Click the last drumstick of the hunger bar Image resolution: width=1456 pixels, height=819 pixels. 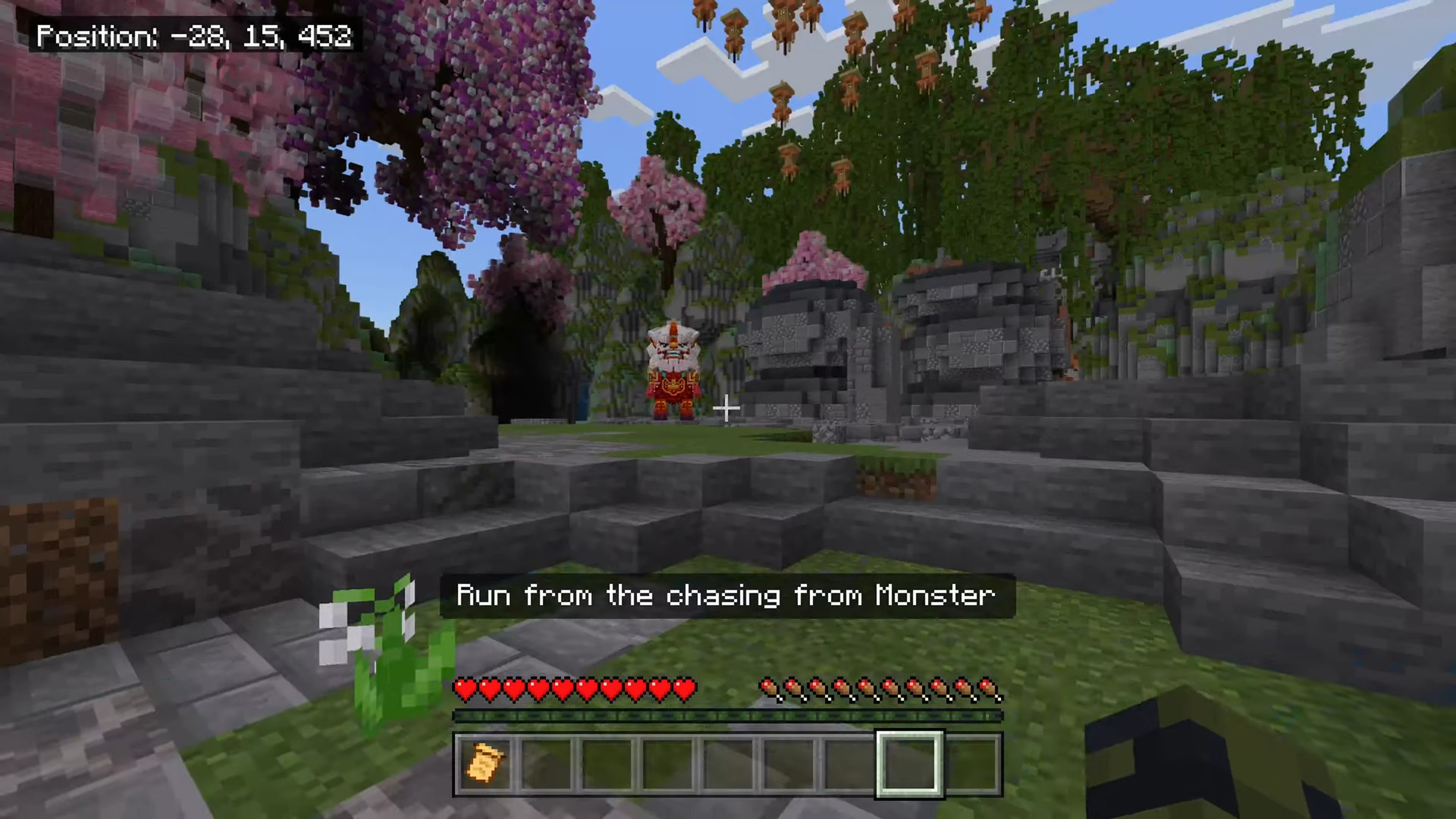click(x=991, y=689)
